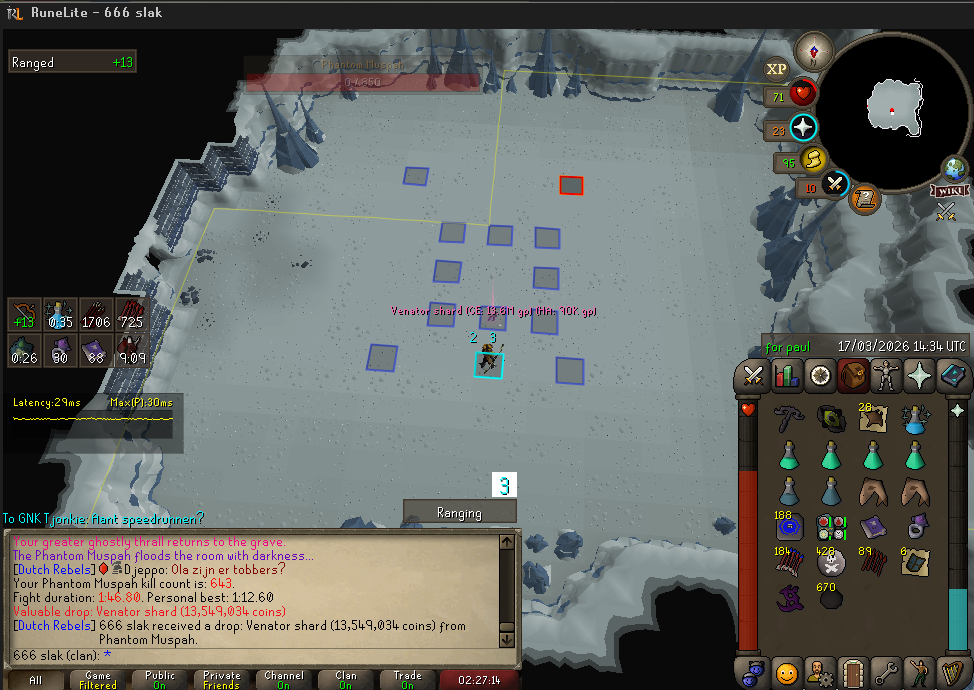Activate the special attack orb

point(835,185)
